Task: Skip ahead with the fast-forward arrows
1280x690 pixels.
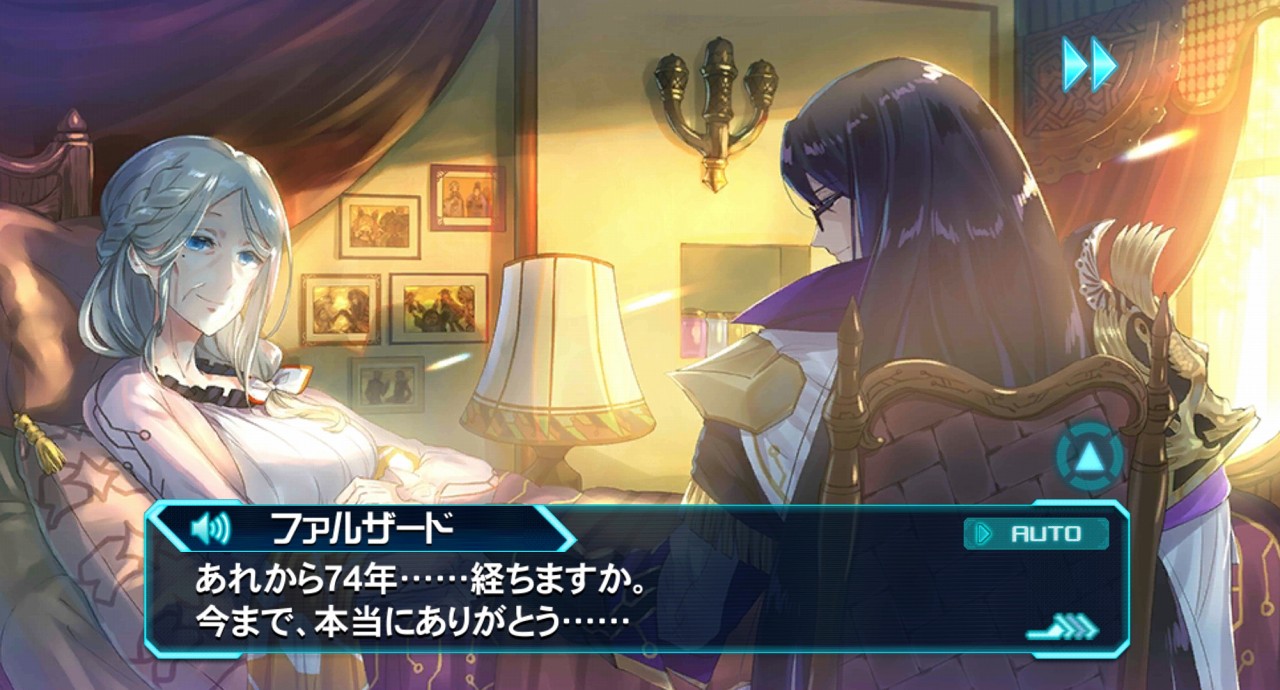Action: click(x=1089, y=64)
